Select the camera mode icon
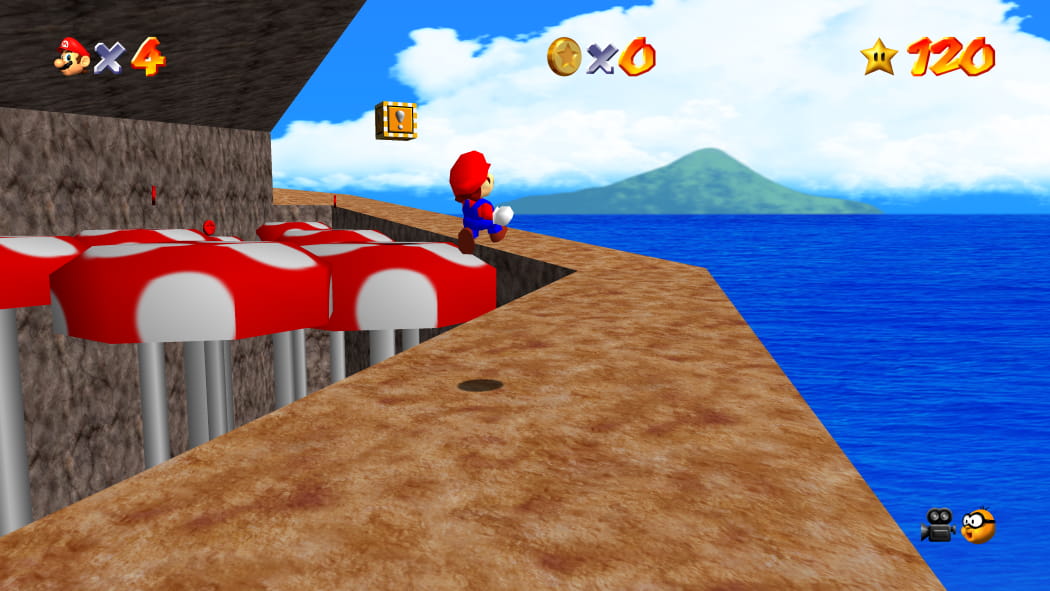The image size is (1050, 591). pos(938,525)
